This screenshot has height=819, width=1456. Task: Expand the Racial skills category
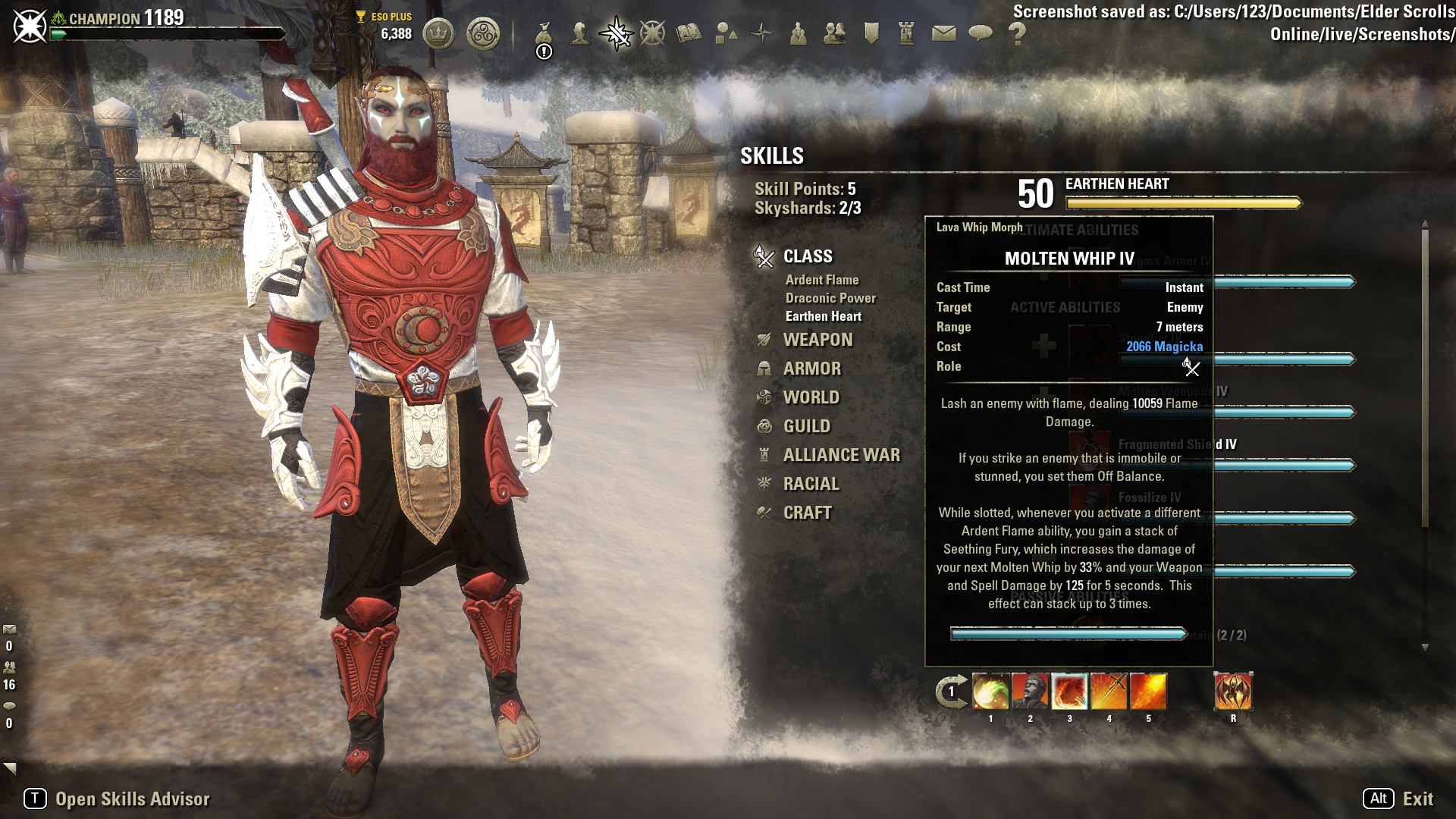coord(811,484)
